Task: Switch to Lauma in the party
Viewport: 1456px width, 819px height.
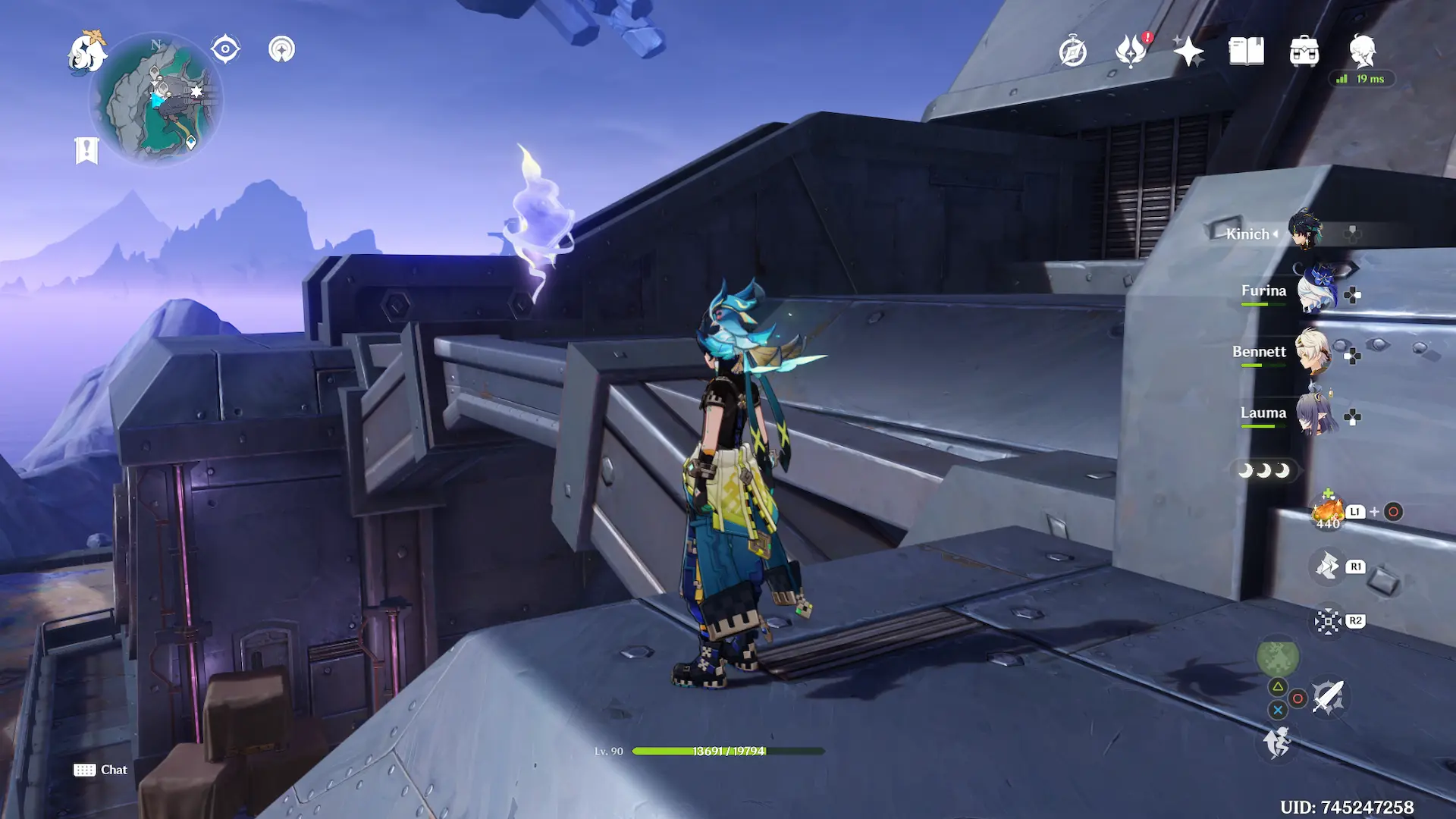Action: 1316,413
